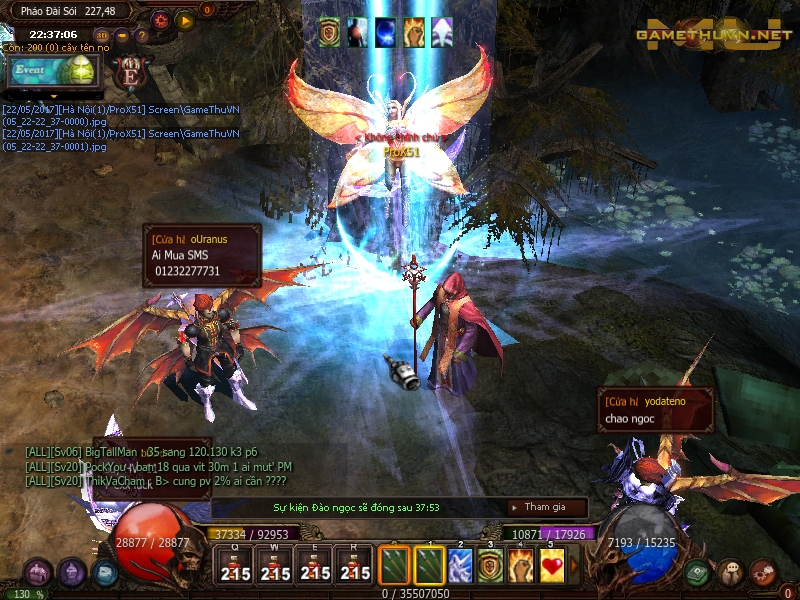Screen dimensions: 800x600
Task: Open the purple treasure chest icon
Action: point(38,572)
